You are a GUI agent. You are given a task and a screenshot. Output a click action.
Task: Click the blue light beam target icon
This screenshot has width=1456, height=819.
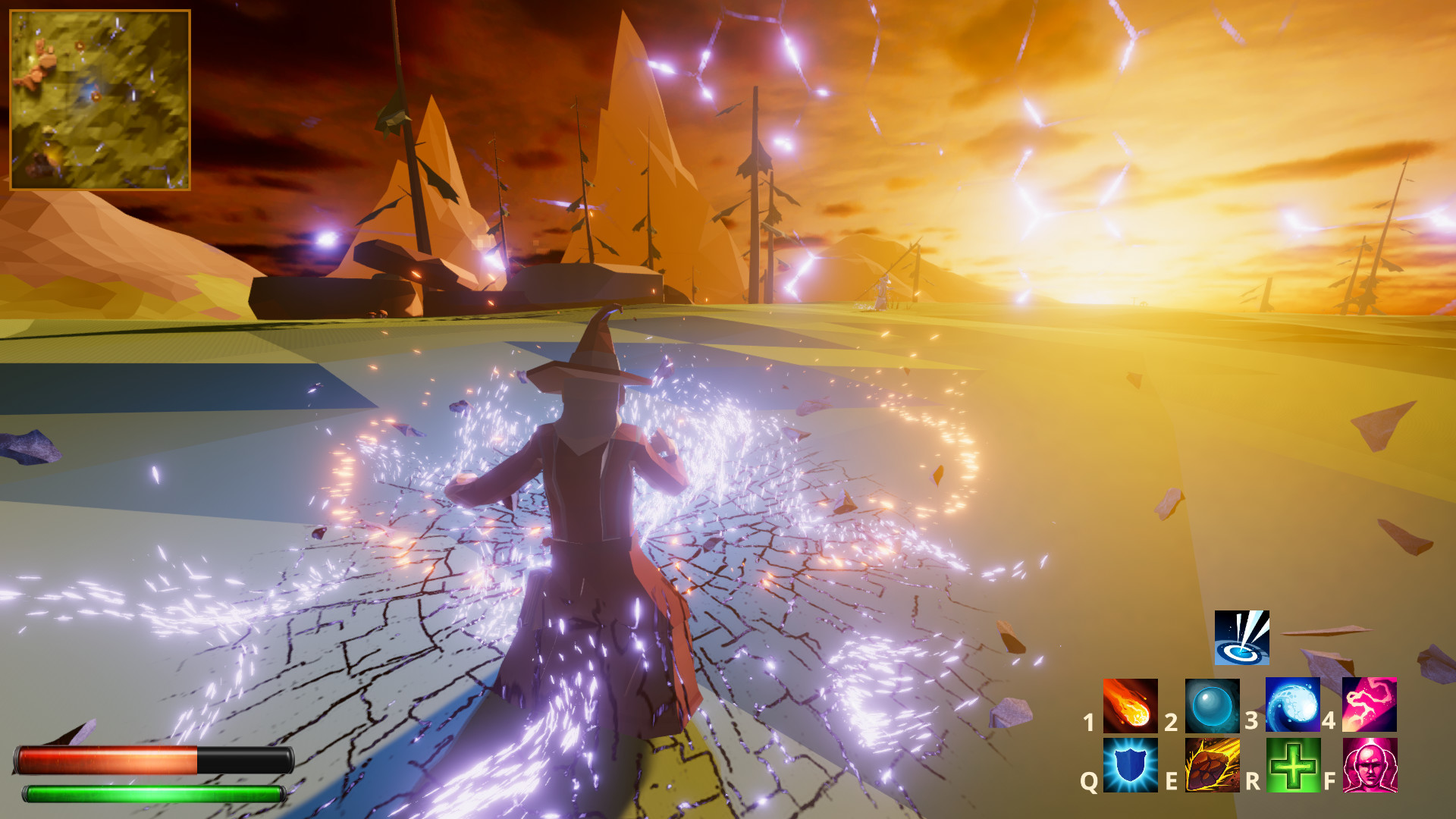point(1241,638)
